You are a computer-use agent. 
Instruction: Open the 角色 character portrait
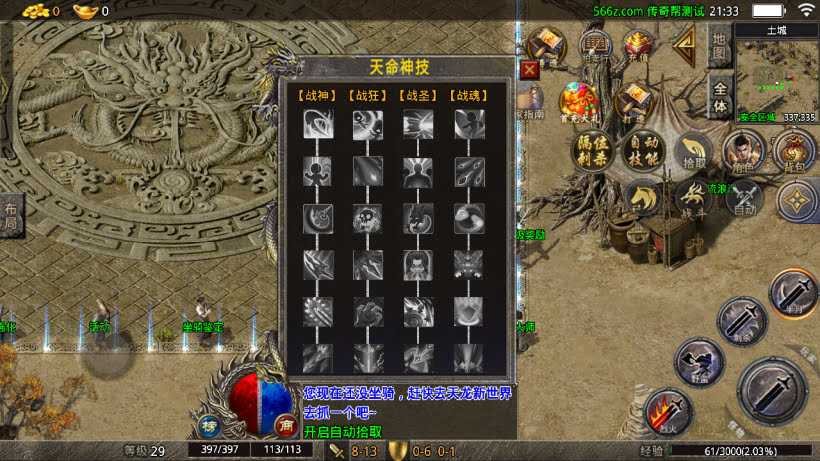(743, 152)
